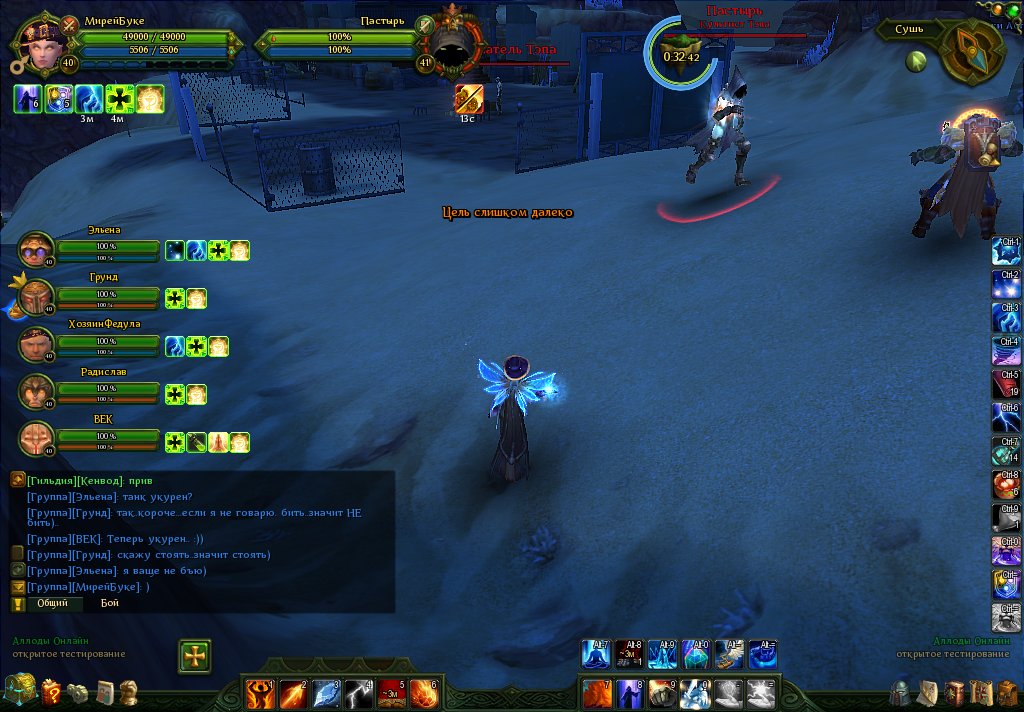Screen dimensions: 1024x712
Task: Select ХозяинФедула in the party list
Action: click(x=36, y=344)
